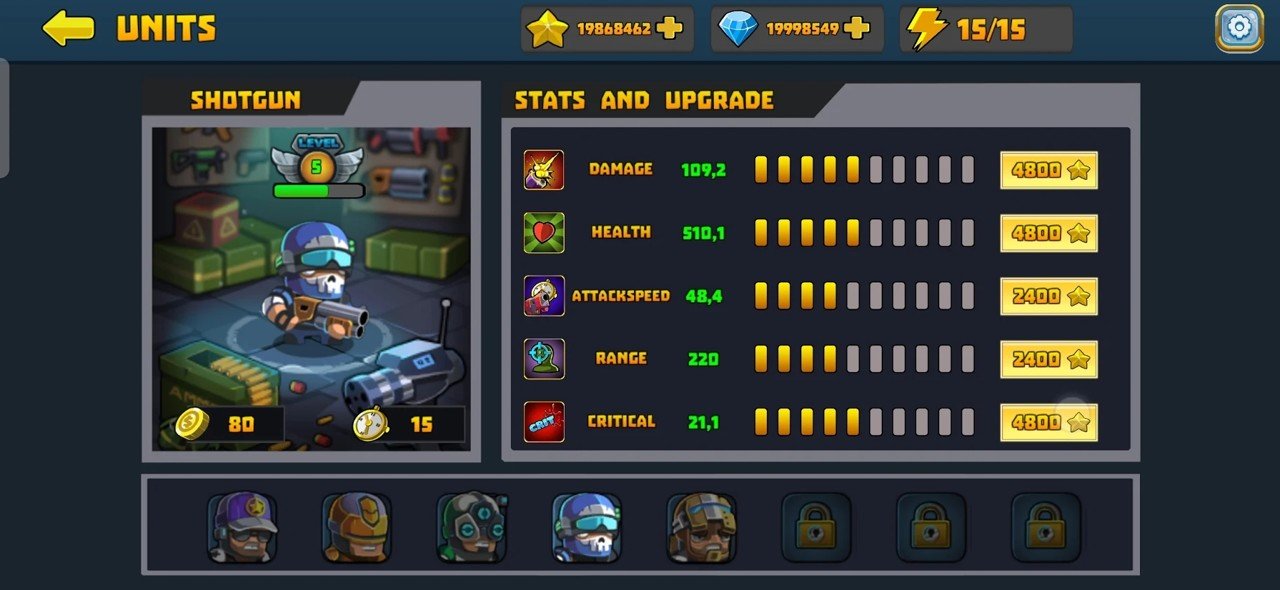Add more stars with the plus button
The height and width of the screenshot is (590, 1280).
tap(670, 28)
